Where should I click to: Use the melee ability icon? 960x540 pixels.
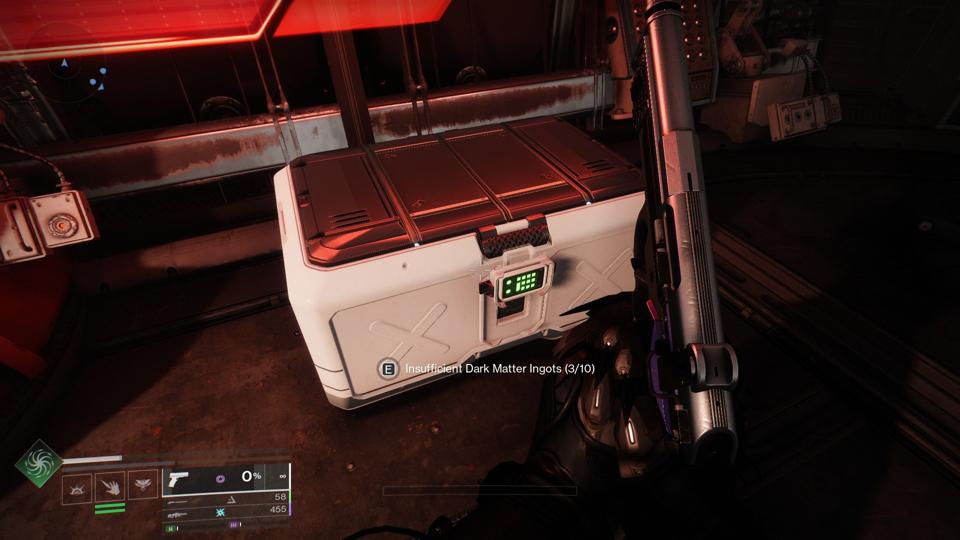click(x=110, y=487)
